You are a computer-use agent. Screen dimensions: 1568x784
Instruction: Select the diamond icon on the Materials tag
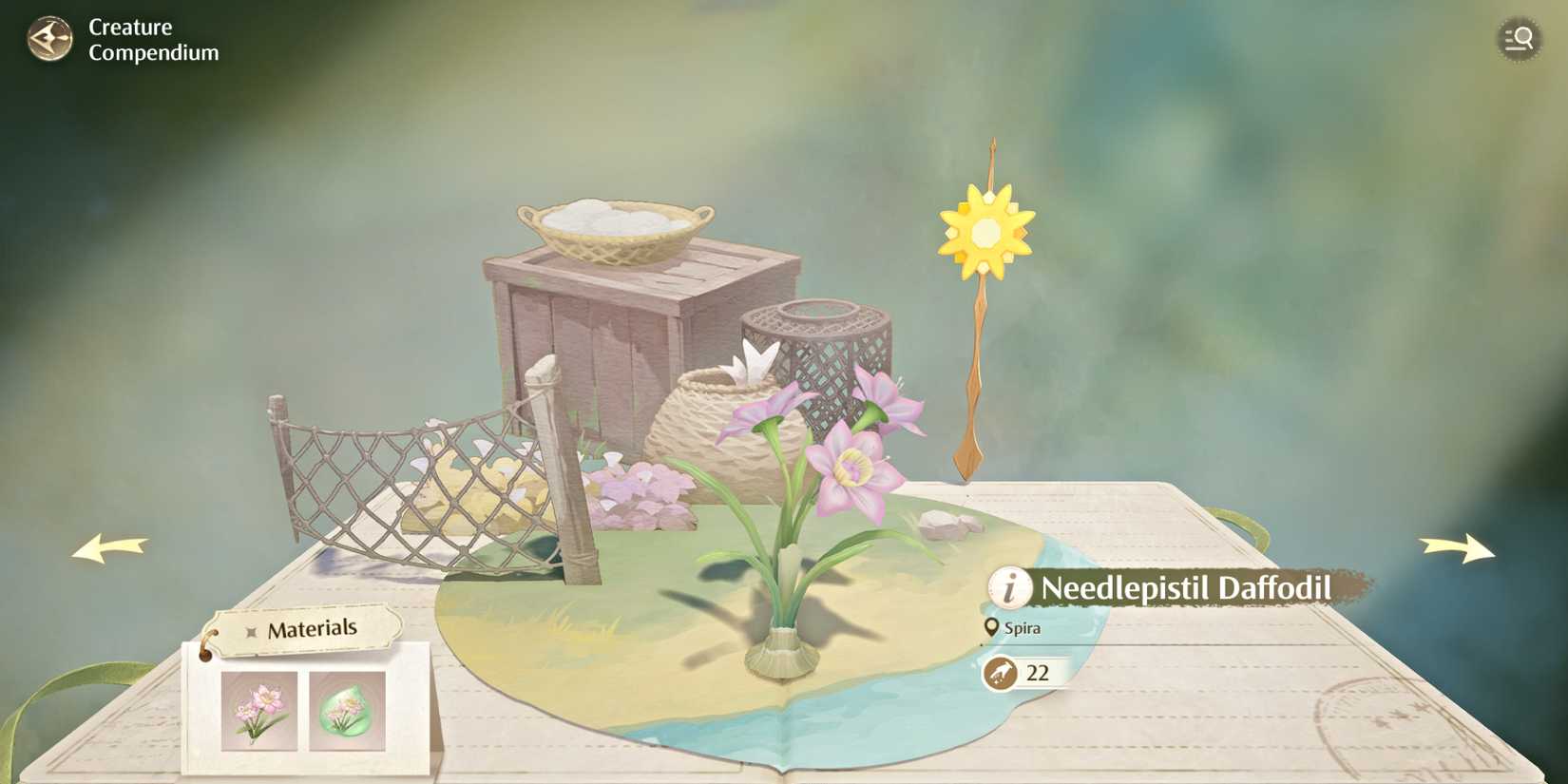[251, 628]
